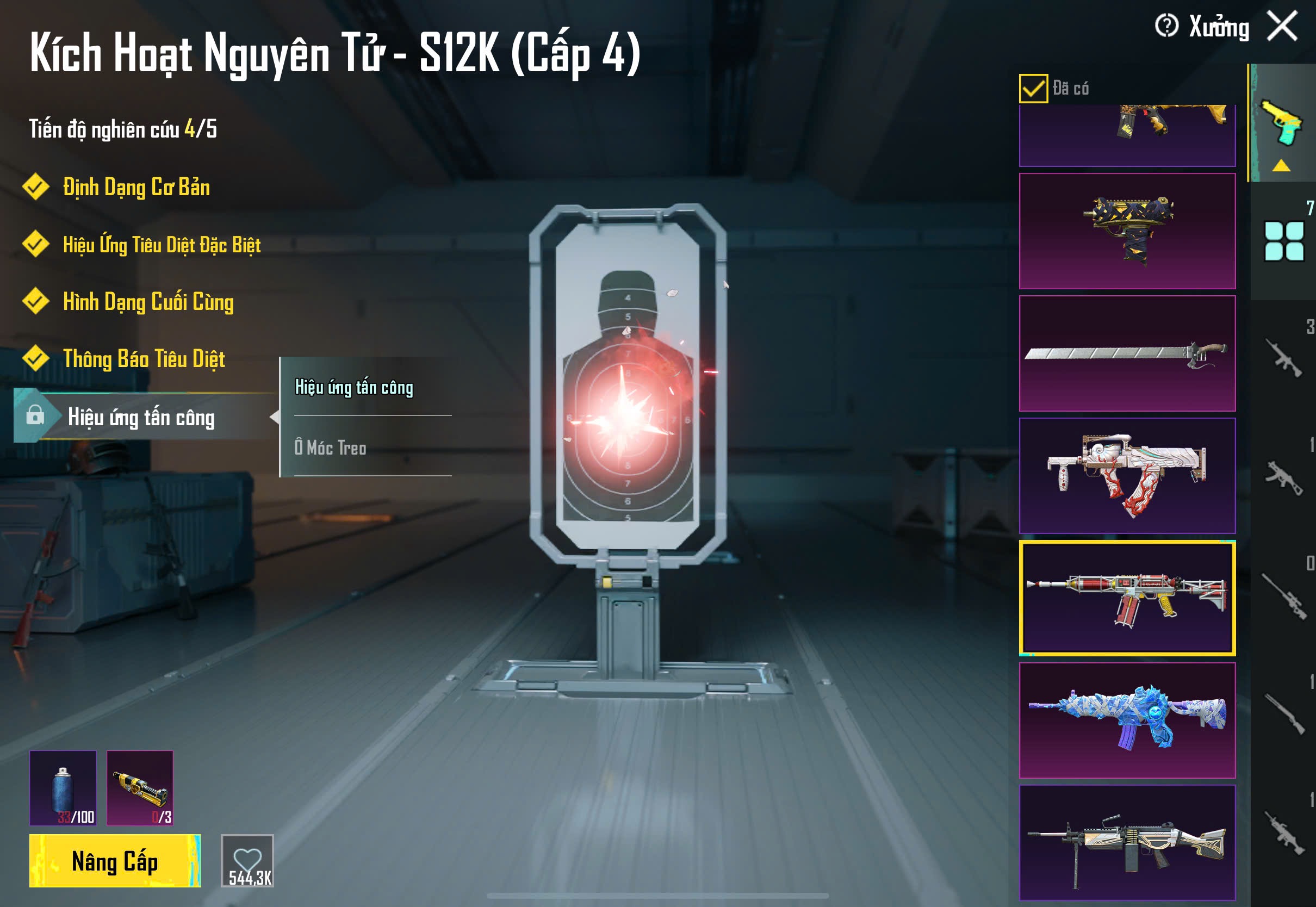Close the workshop screen with the X
Viewport: 1316px width, 907px height.
pos(1282,27)
